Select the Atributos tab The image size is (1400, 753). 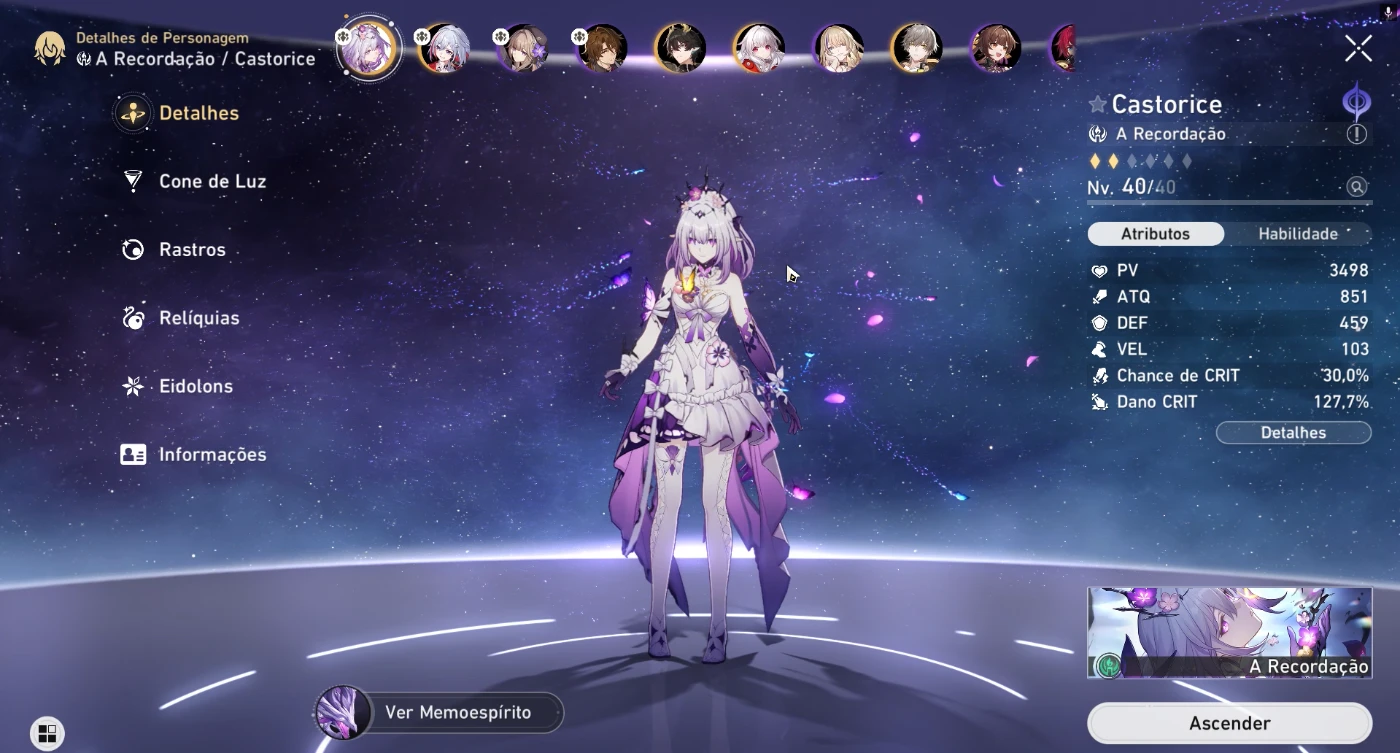[x=1155, y=234]
